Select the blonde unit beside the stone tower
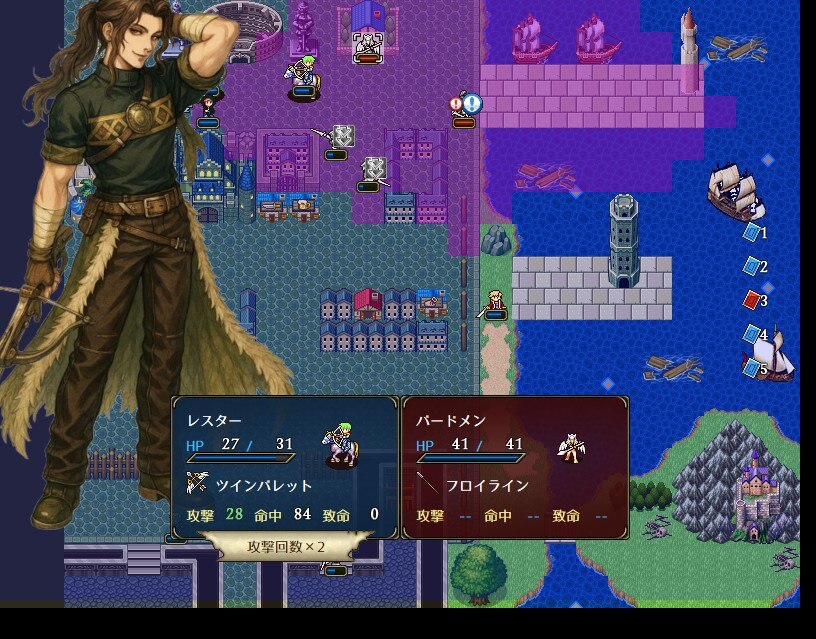Viewport: 816px width, 639px height. [493, 303]
